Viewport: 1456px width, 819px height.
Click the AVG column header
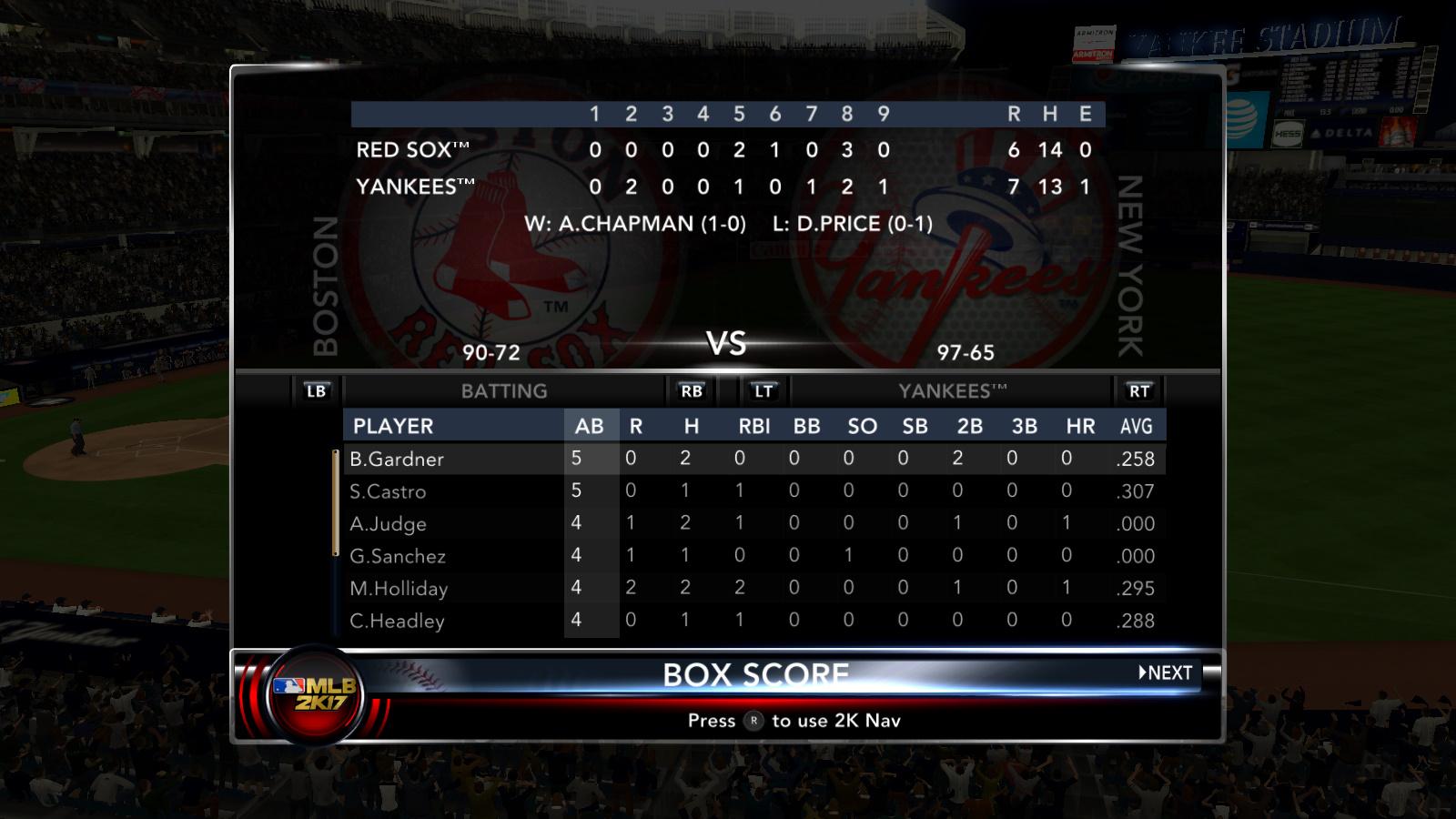point(1136,426)
